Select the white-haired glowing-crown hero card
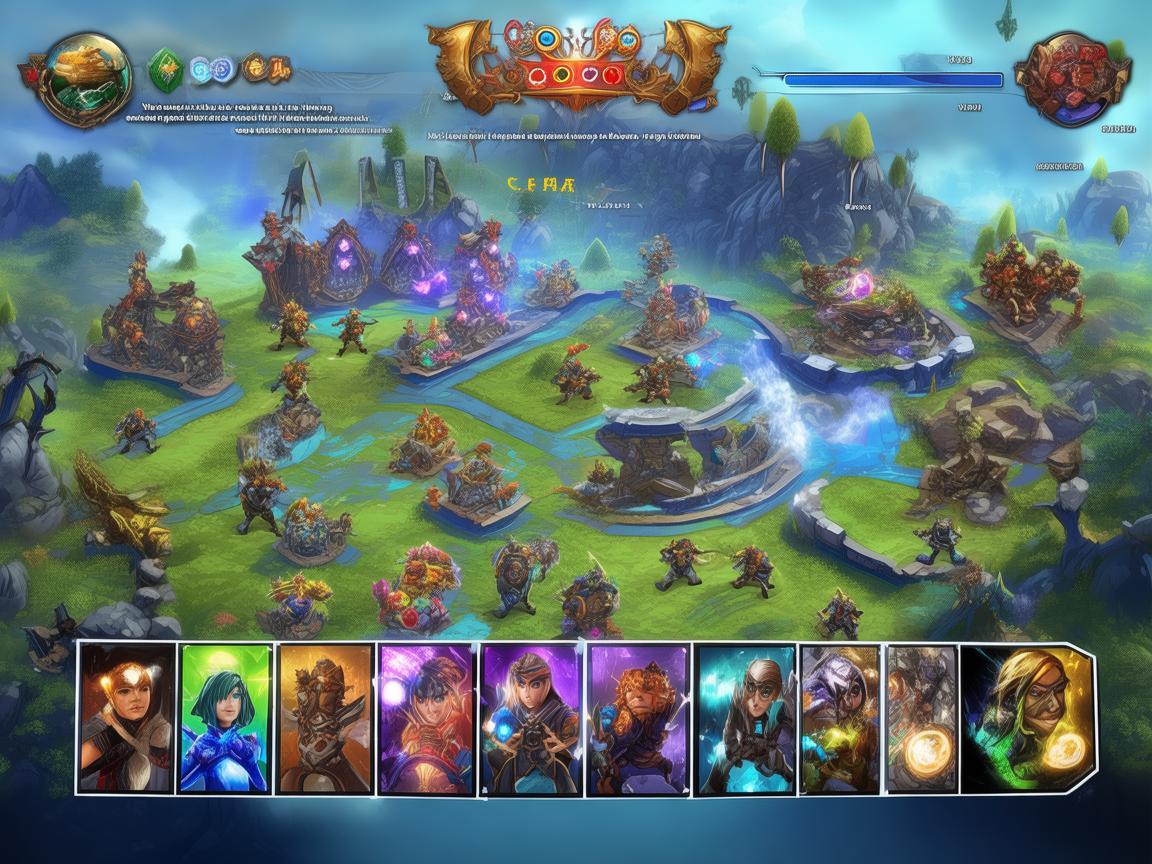Image resolution: width=1152 pixels, height=864 pixels. pos(128,718)
